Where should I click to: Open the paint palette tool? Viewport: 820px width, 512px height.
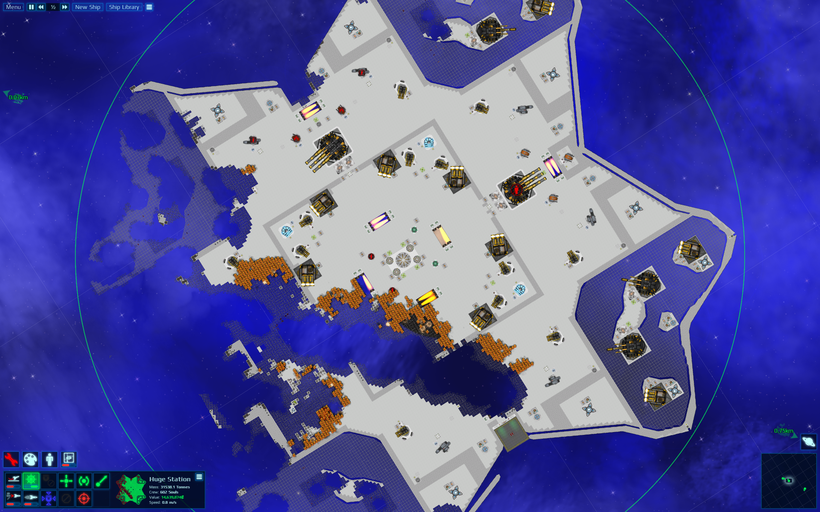pyautogui.click(x=31, y=459)
